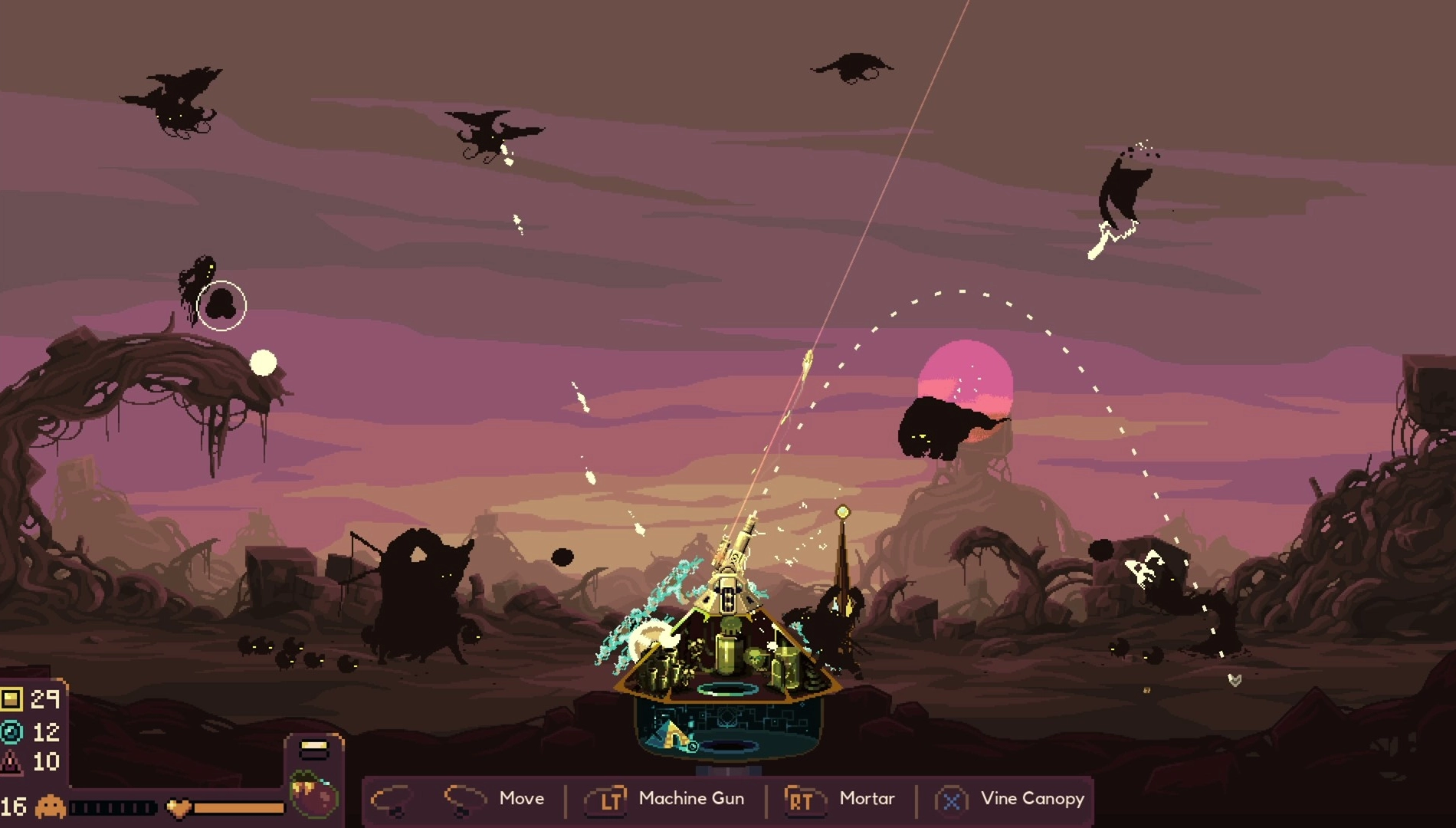
Task: Click the Vine Canopy control label
Action: click(1032, 798)
